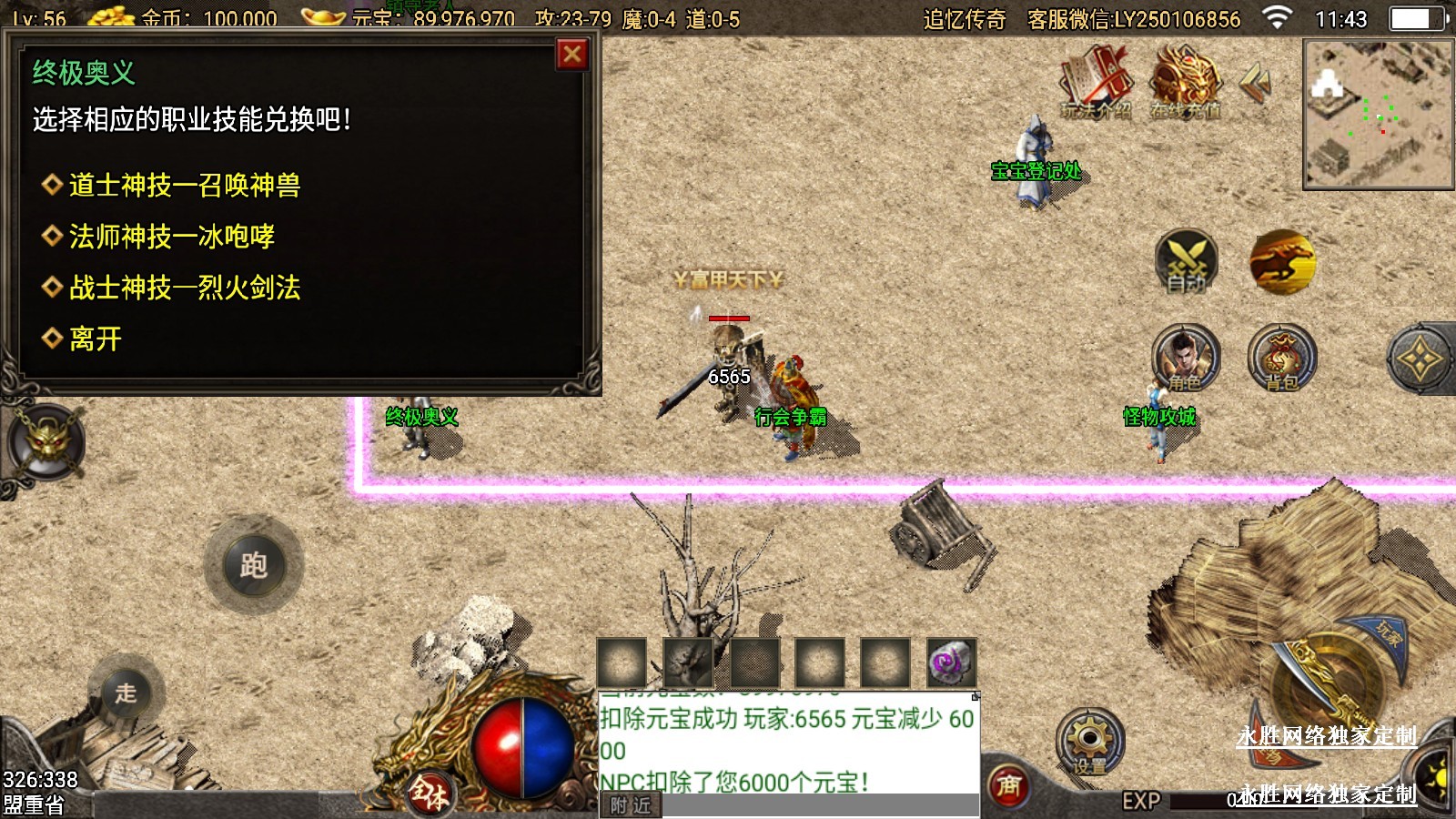Tap the 走 walk button
The image size is (1456, 819).
(x=126, y=693)
